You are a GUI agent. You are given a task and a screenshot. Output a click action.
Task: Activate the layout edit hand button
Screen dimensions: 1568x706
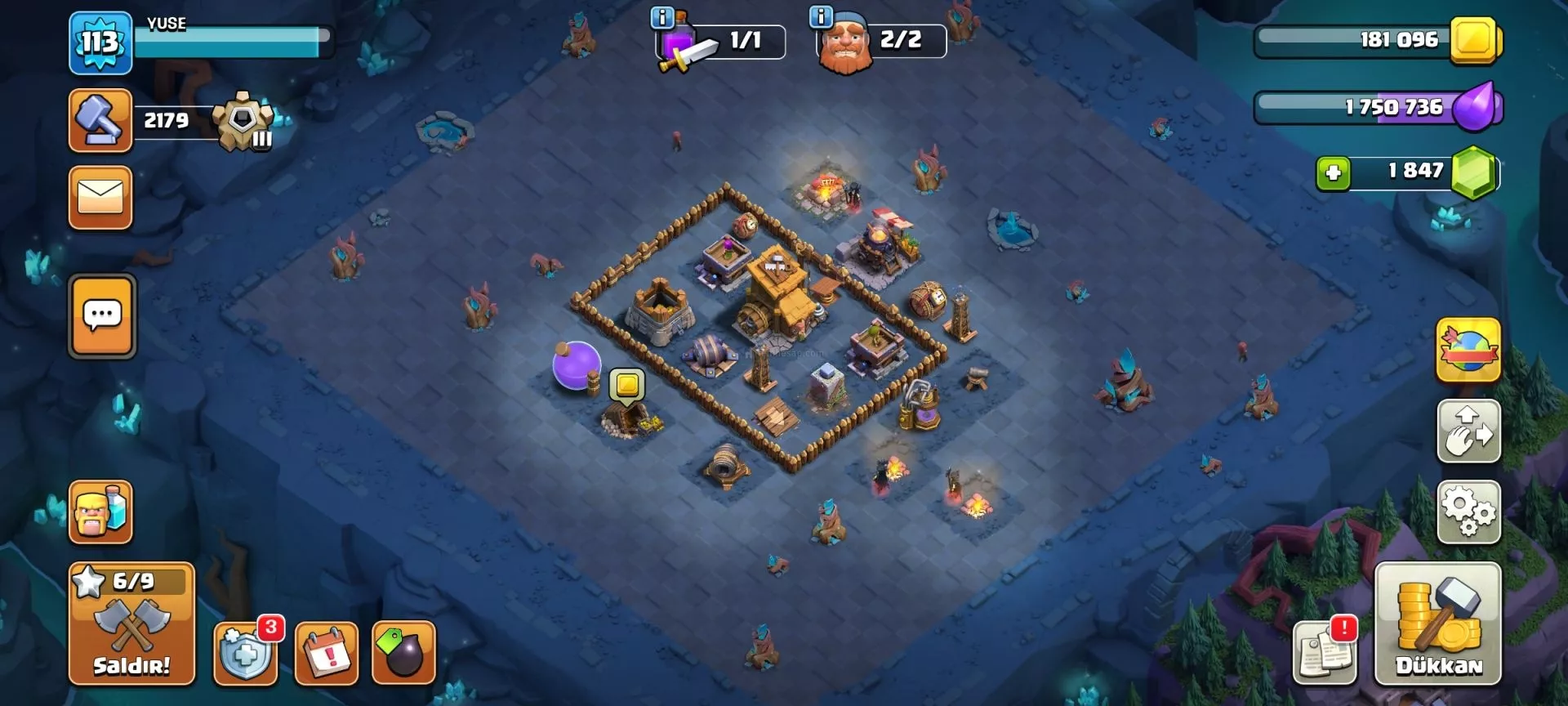1468,431
